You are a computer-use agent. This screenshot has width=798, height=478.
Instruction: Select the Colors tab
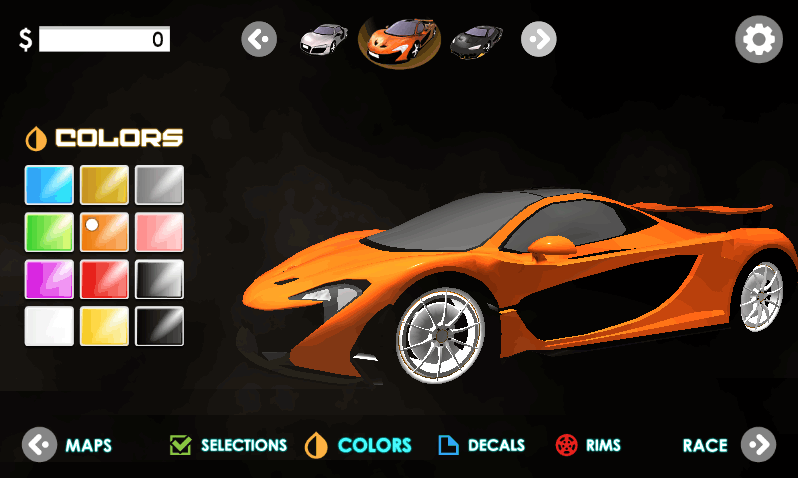pos(359,445)
